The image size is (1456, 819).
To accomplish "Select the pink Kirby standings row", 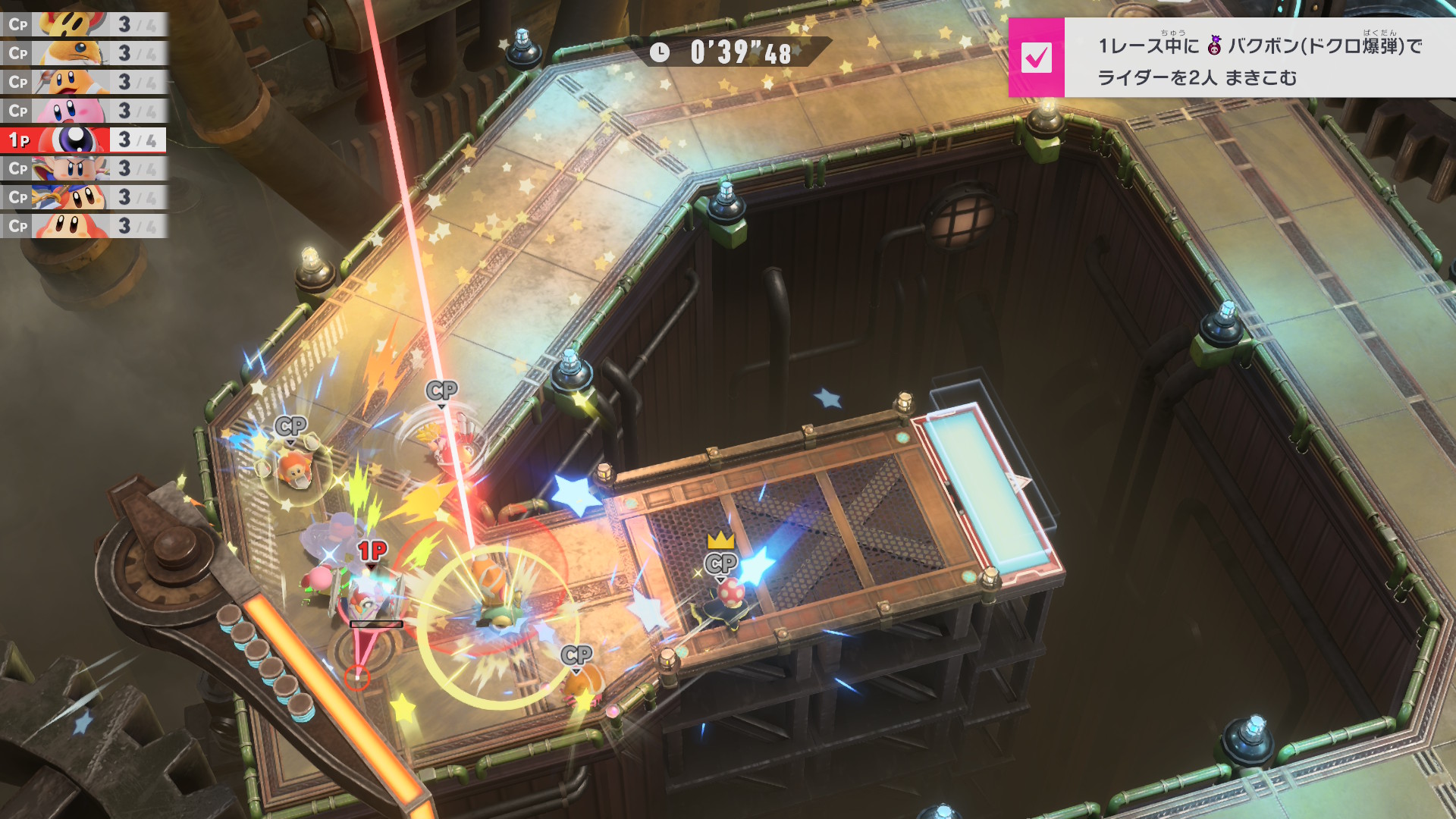I will pyautogui.click(x=83, y=111).
